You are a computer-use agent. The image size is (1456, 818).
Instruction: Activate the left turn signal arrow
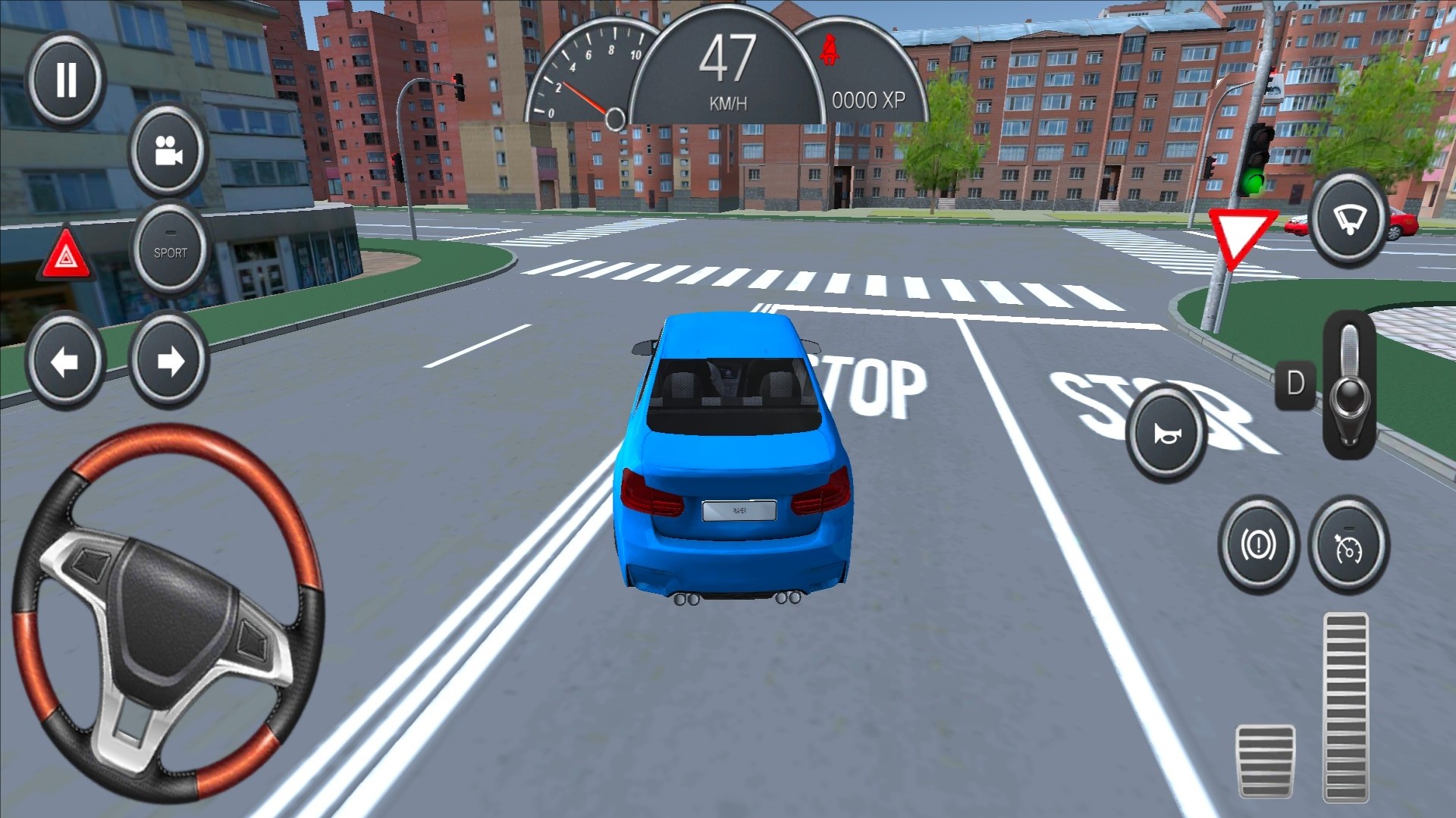click(64, 361)
